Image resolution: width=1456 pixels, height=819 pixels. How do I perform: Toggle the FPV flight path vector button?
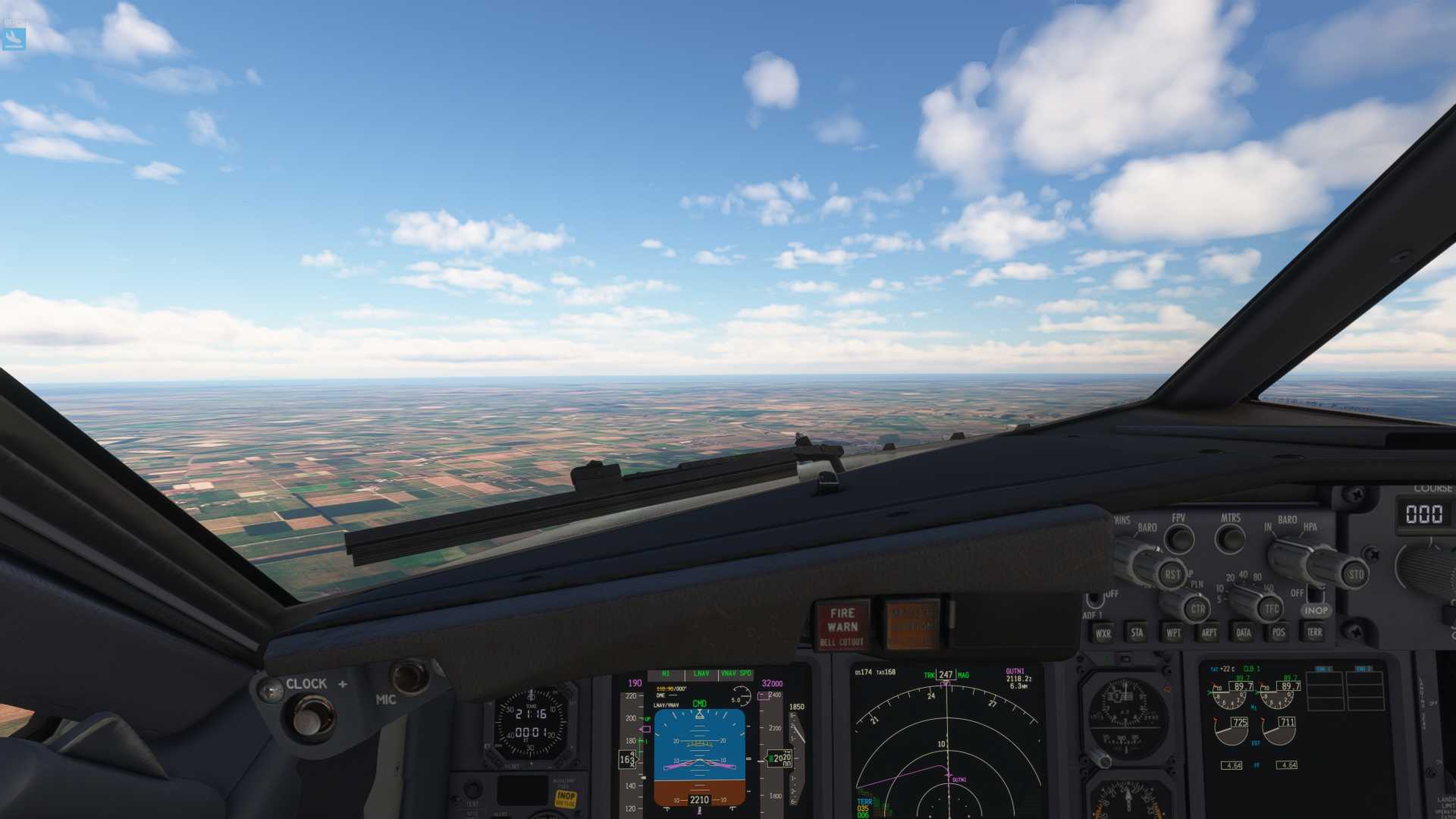(1179, 539)
